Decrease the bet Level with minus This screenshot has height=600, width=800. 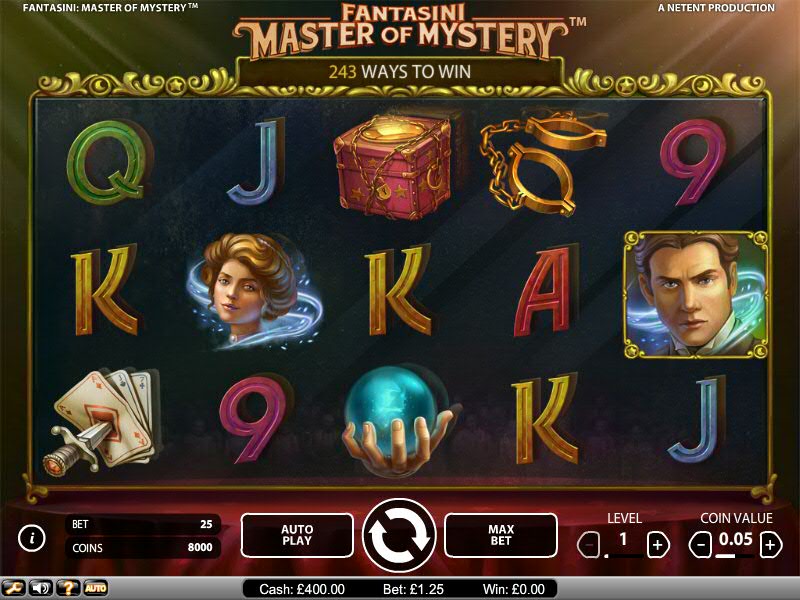(x=590, y=545)
